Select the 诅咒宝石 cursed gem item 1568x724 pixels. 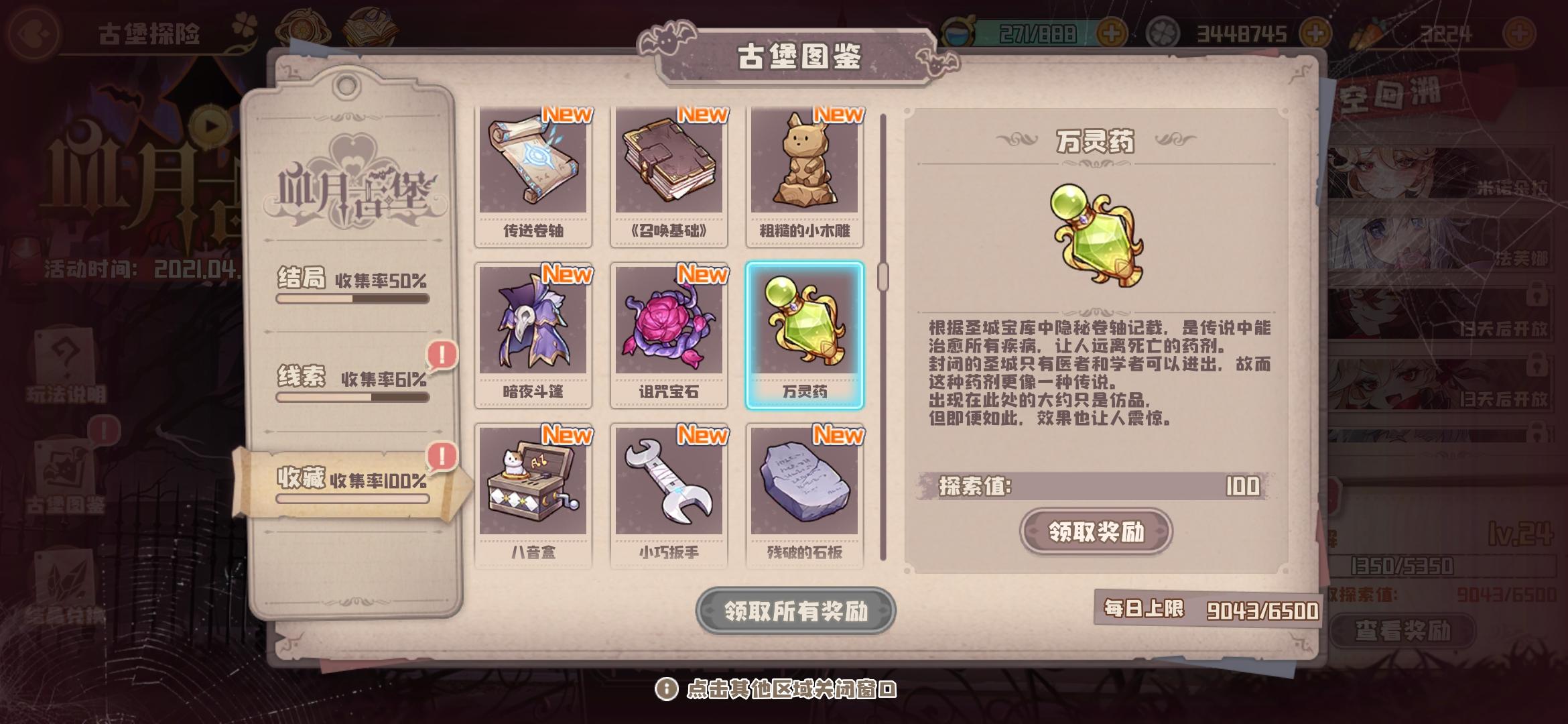[668, 332]
